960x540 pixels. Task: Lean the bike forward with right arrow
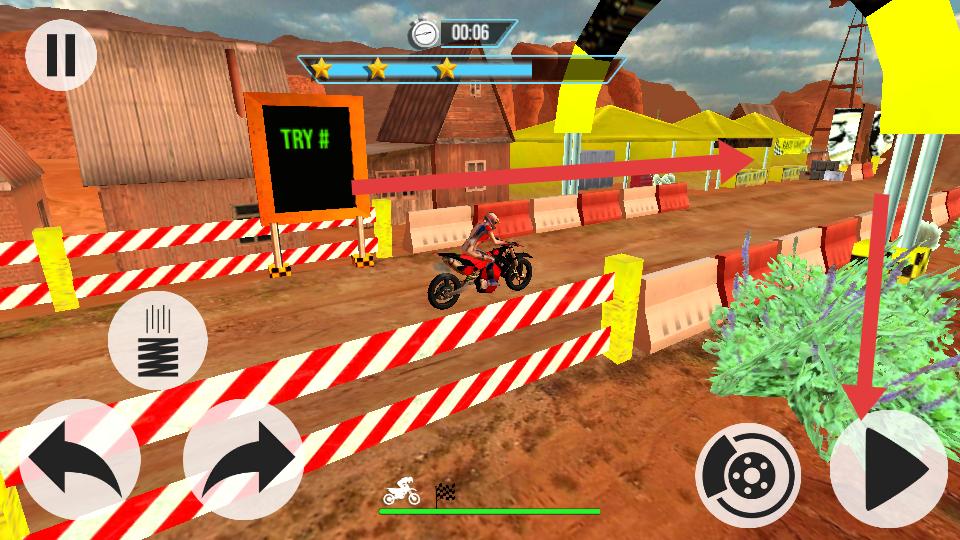243,461
